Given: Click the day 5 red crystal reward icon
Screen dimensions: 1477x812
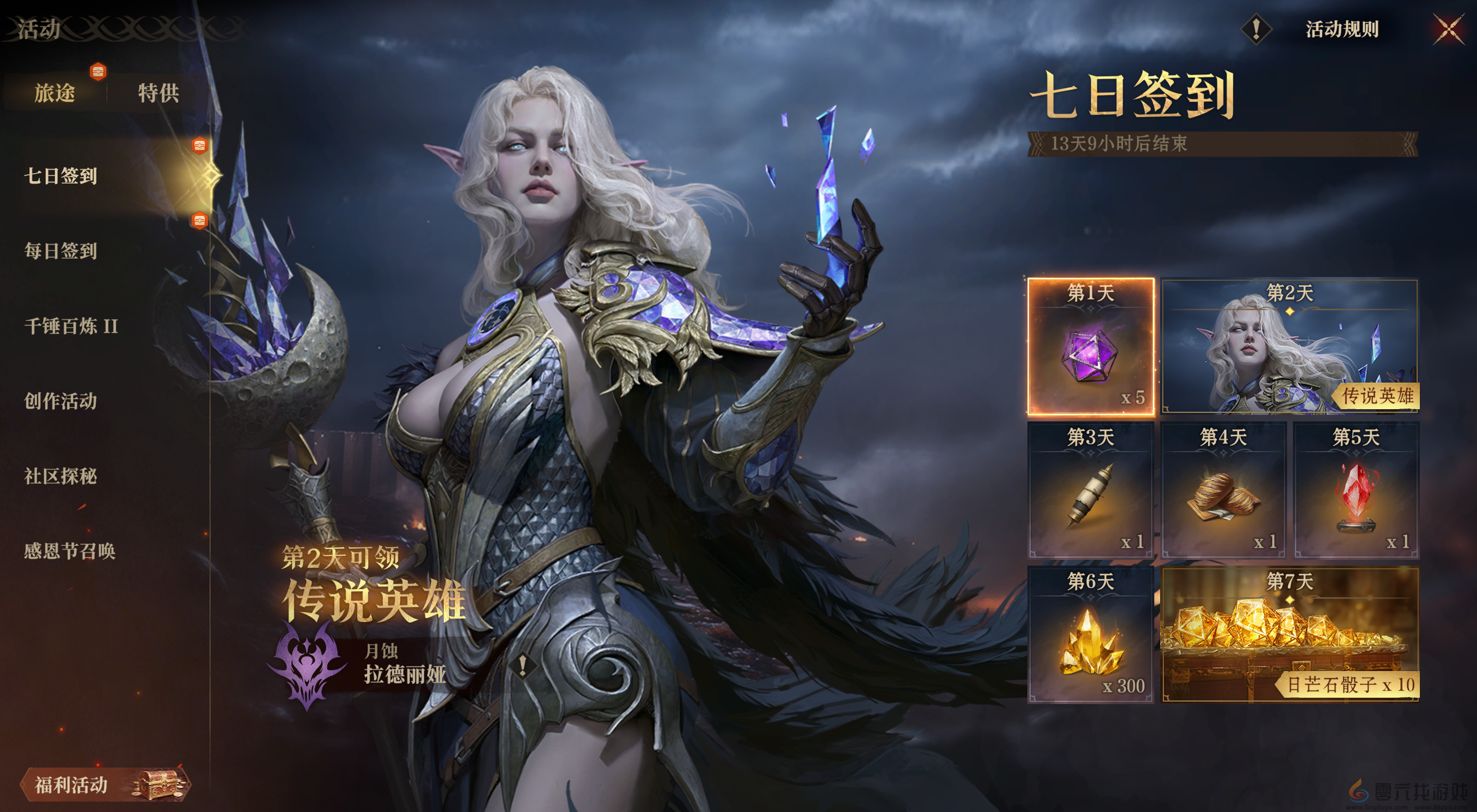Looking at the screenshot, I should pos(1358,493).
